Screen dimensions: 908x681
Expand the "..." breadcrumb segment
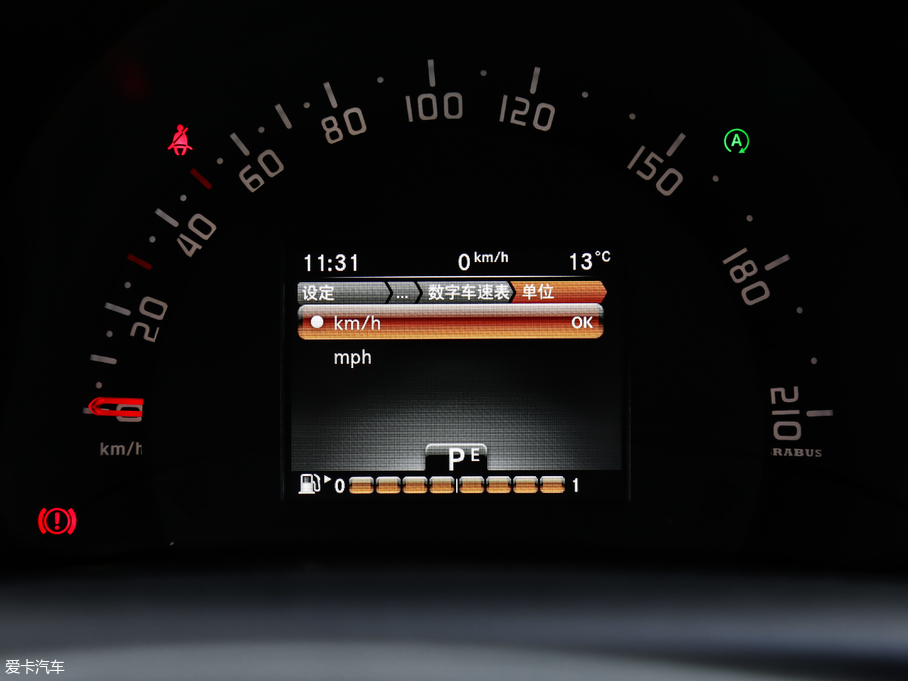click(402, 293)
